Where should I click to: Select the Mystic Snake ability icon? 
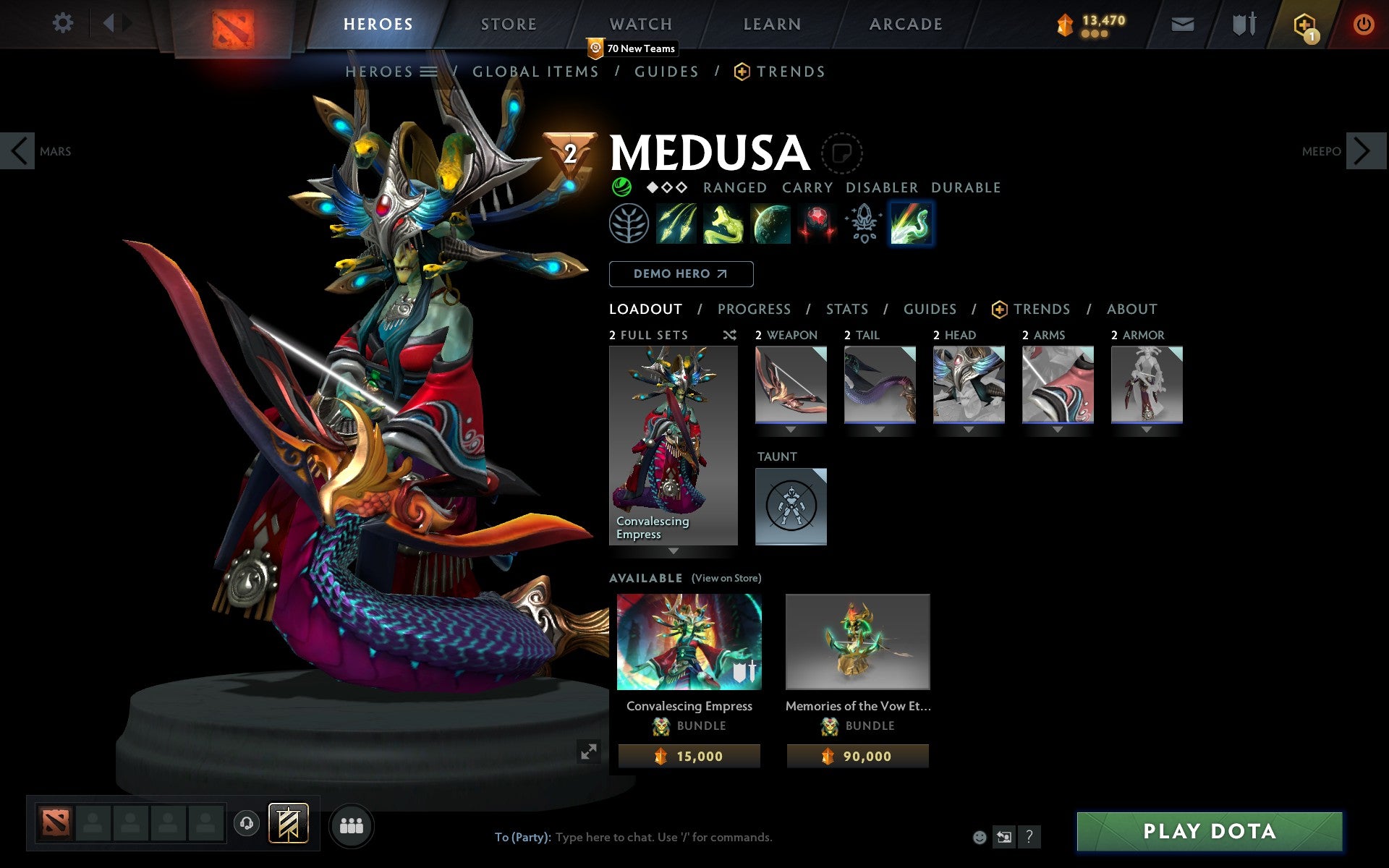coord(723,224)
